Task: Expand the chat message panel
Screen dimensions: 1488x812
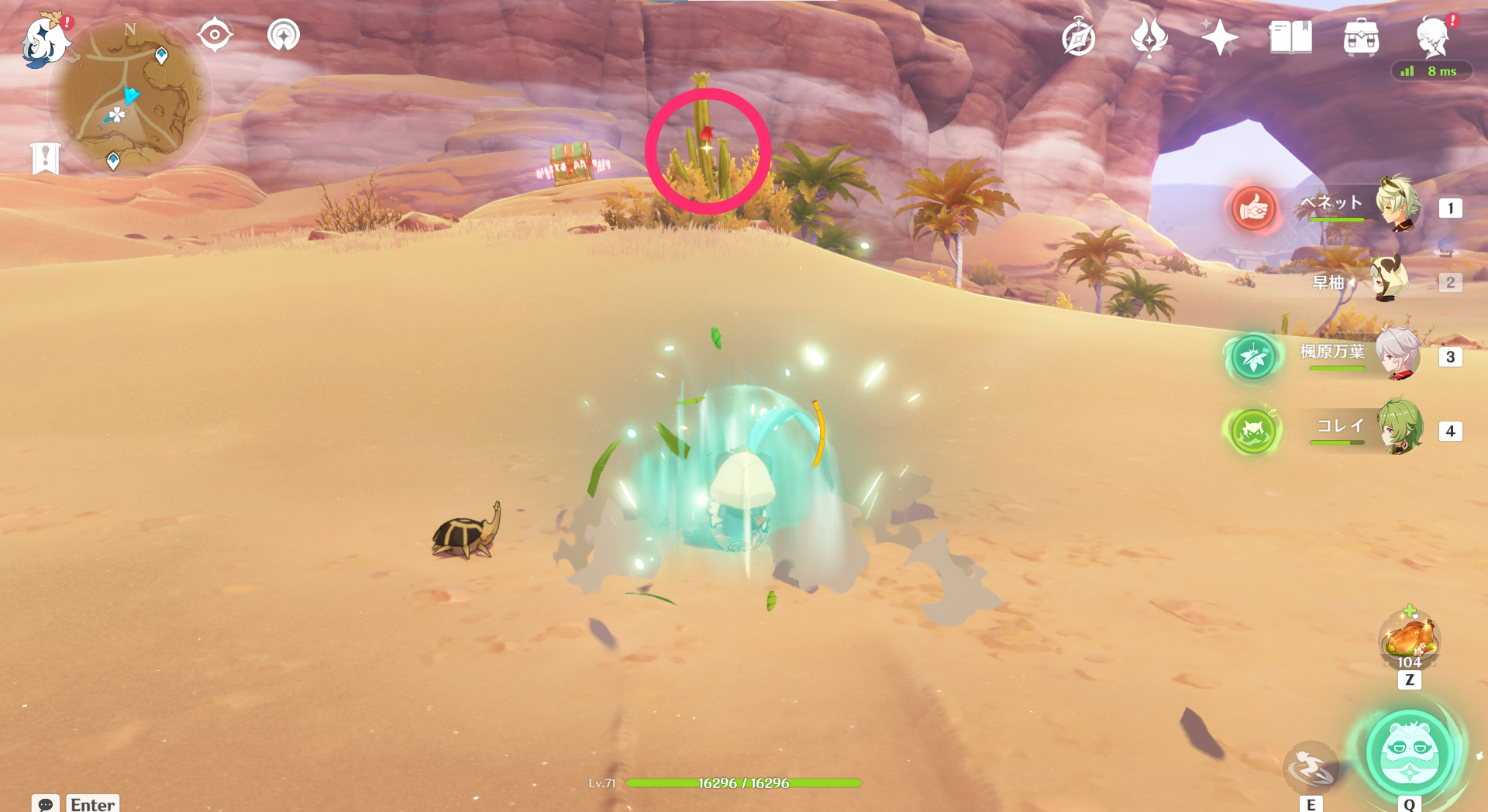Action: click(46, 805)
